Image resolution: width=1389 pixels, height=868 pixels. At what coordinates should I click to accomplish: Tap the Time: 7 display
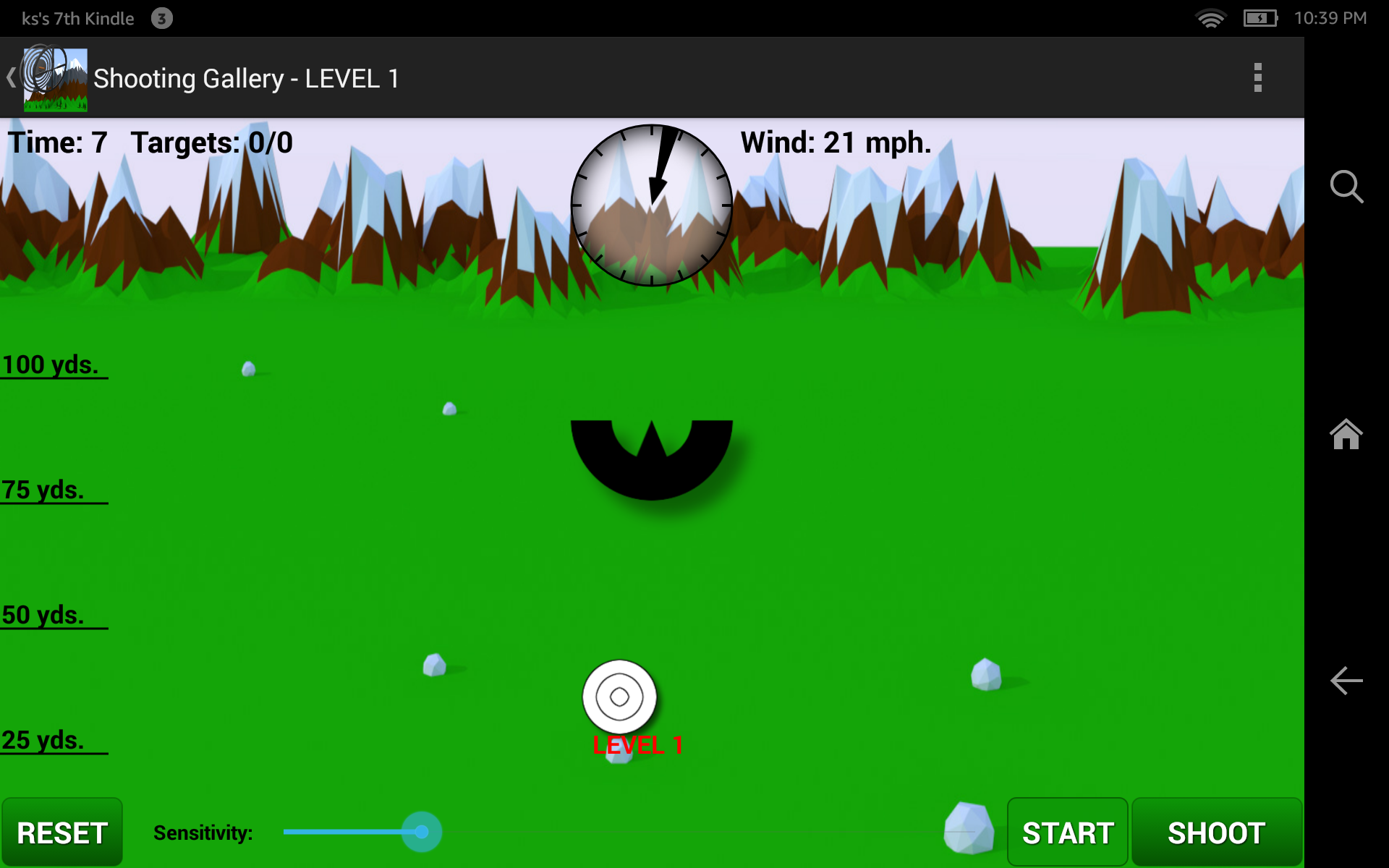tap(58, 142)
